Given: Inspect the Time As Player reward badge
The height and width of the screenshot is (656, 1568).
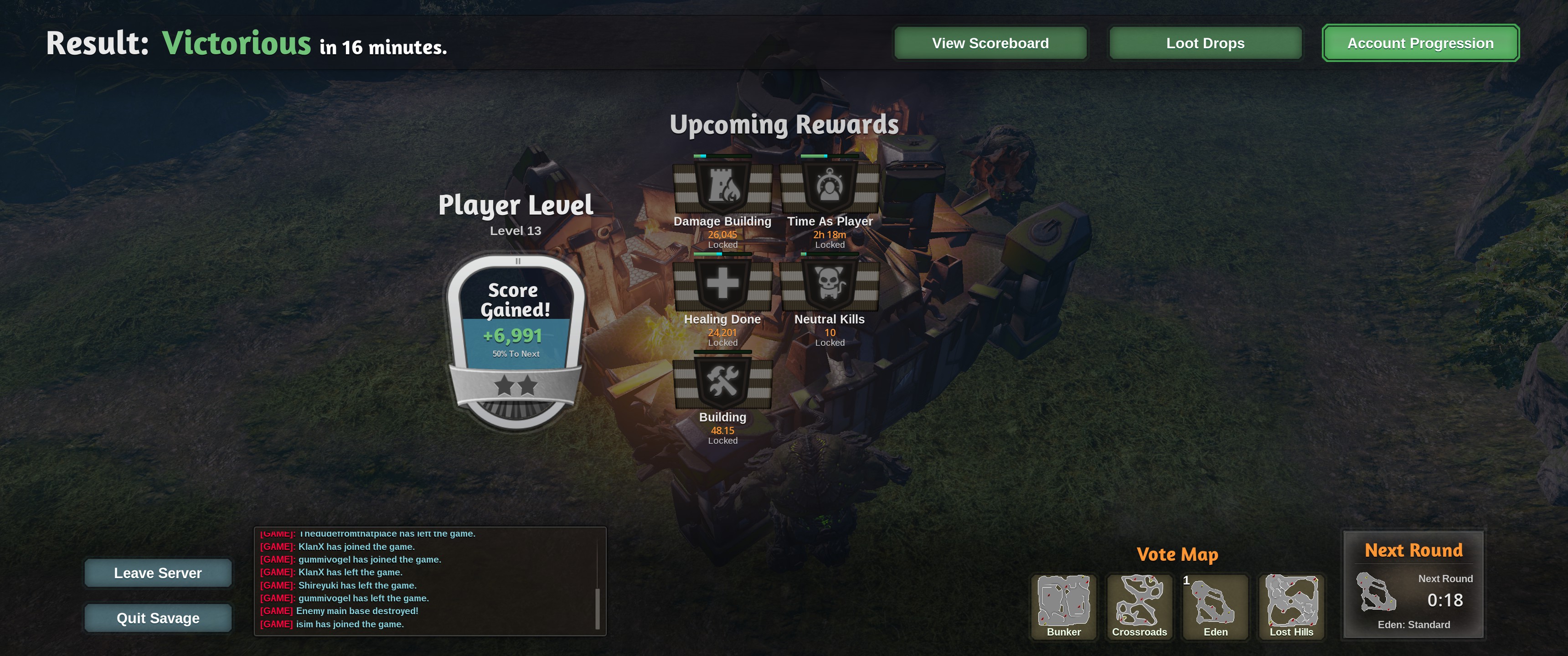Looking at the screenshot, I should pos(830,186).
